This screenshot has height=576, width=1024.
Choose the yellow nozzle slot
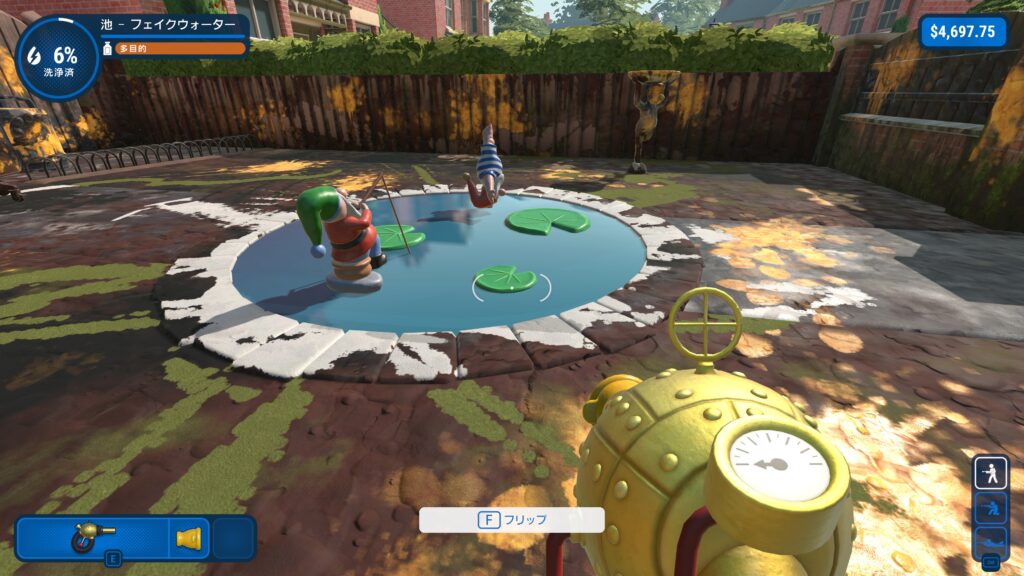pyautogui.click(x=189, y=537)
